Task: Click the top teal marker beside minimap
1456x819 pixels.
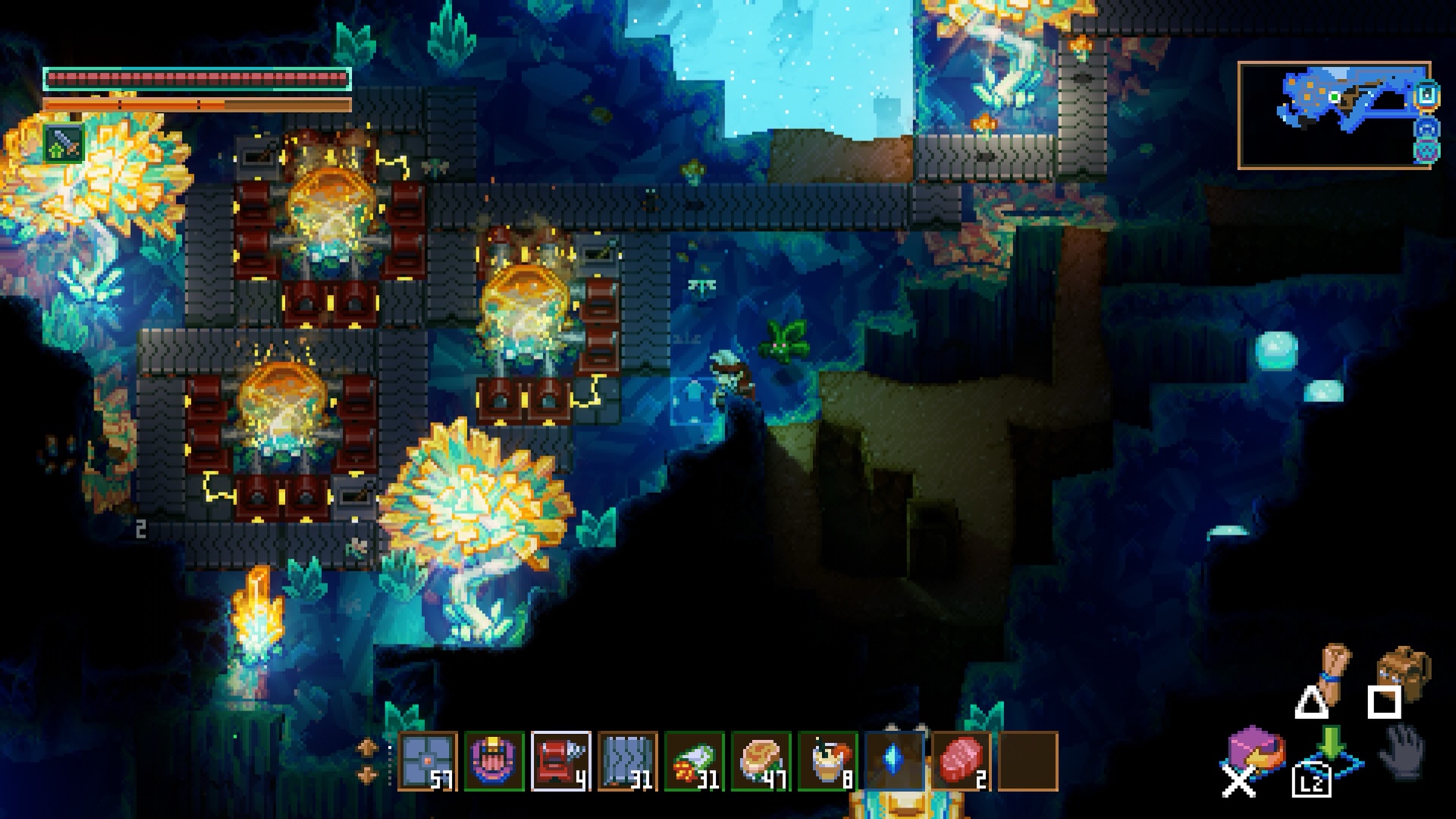Action: [1426, 96]
